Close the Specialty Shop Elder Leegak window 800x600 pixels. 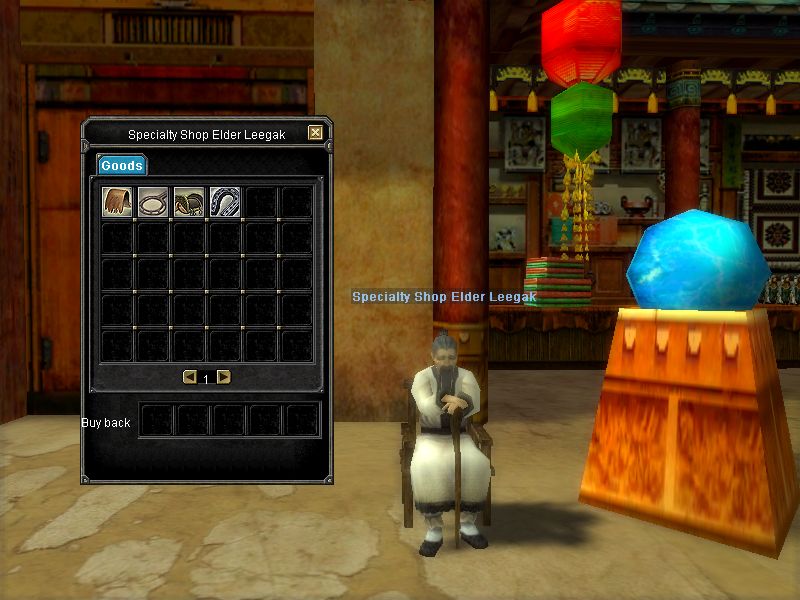[x=316, y=133]
